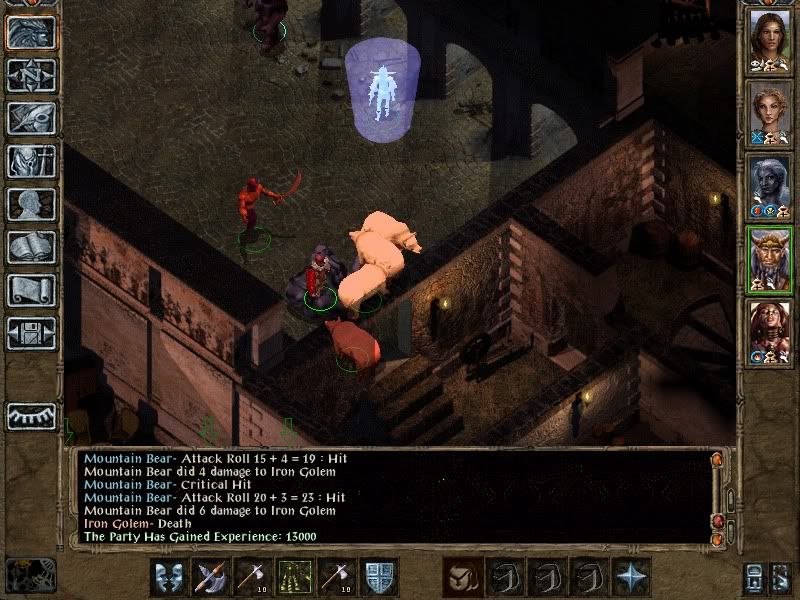Click the closed-eye rest button

30,415
